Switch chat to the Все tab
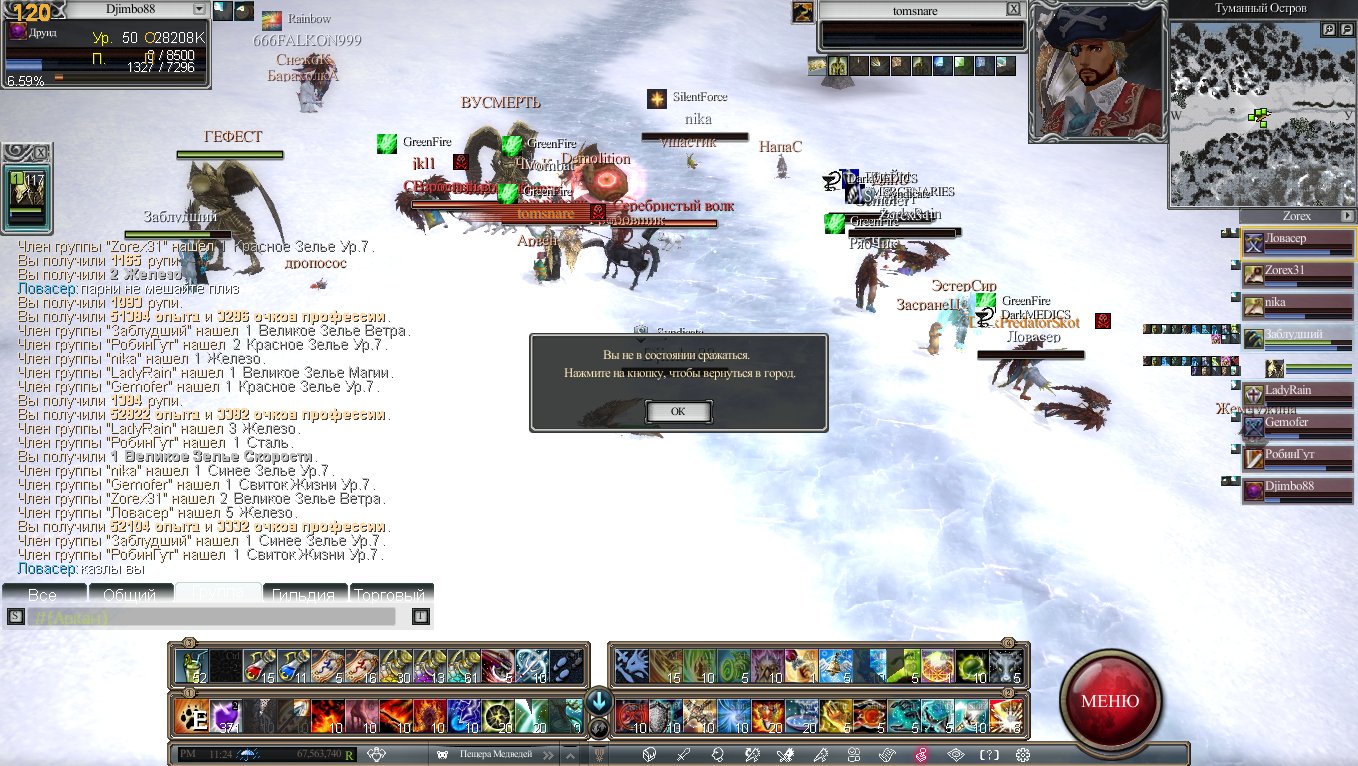The width and height of the screenshot is (1358, 766). pyautogui.click(x=43, y=594)
